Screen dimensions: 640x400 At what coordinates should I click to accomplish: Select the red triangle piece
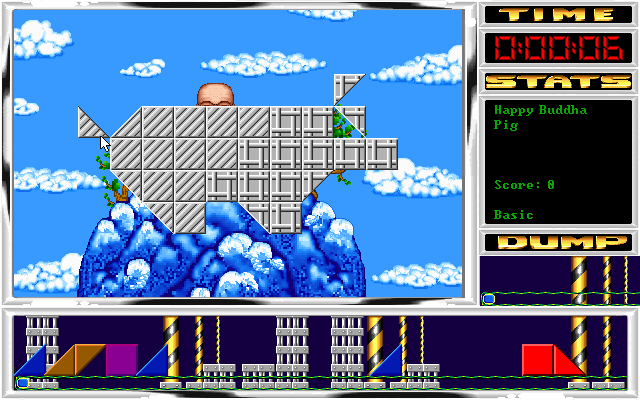pyautogui.click(x=565, y=364)
